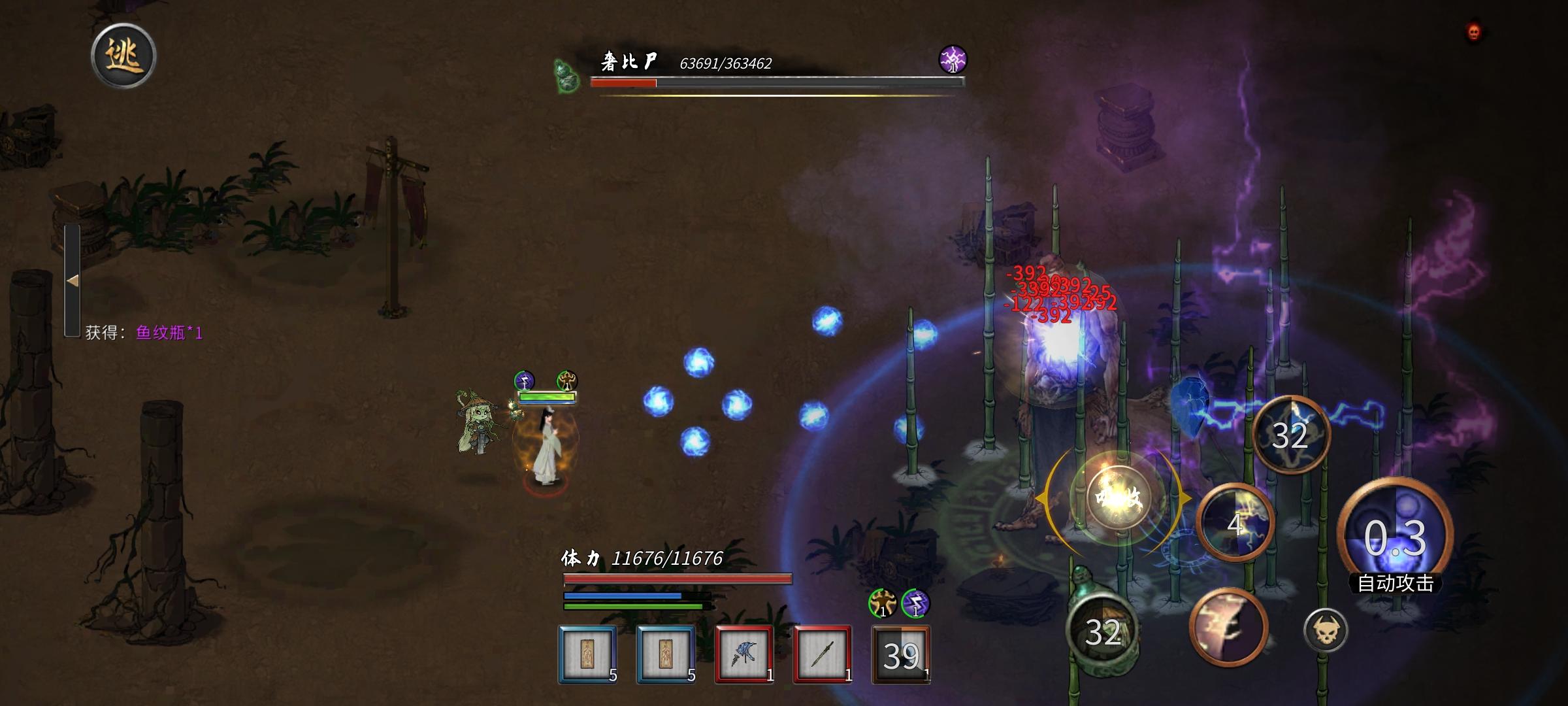Expand the side panel arrow tab

pos(73,280)
